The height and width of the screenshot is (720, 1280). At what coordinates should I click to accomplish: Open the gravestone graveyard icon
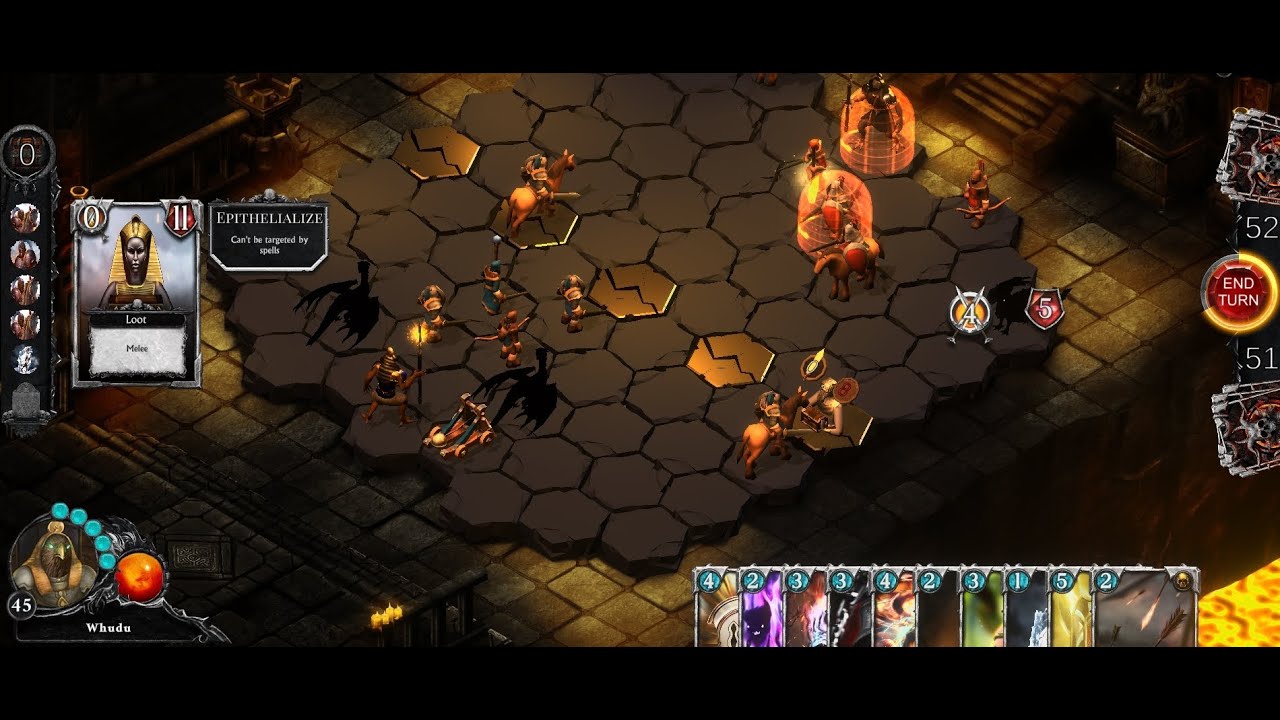pos(26,404)
